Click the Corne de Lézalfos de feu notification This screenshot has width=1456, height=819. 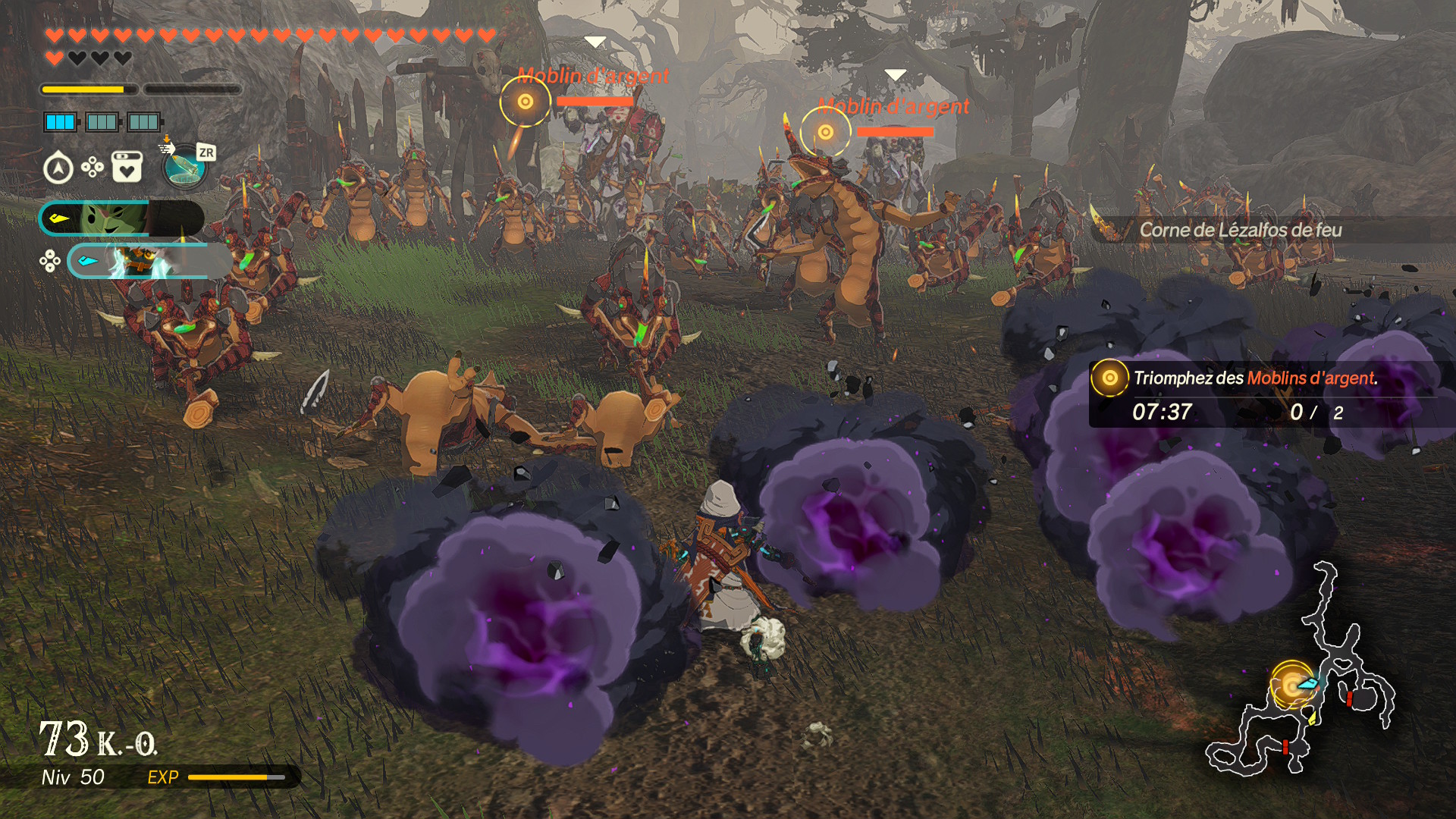pos(1240,230)
